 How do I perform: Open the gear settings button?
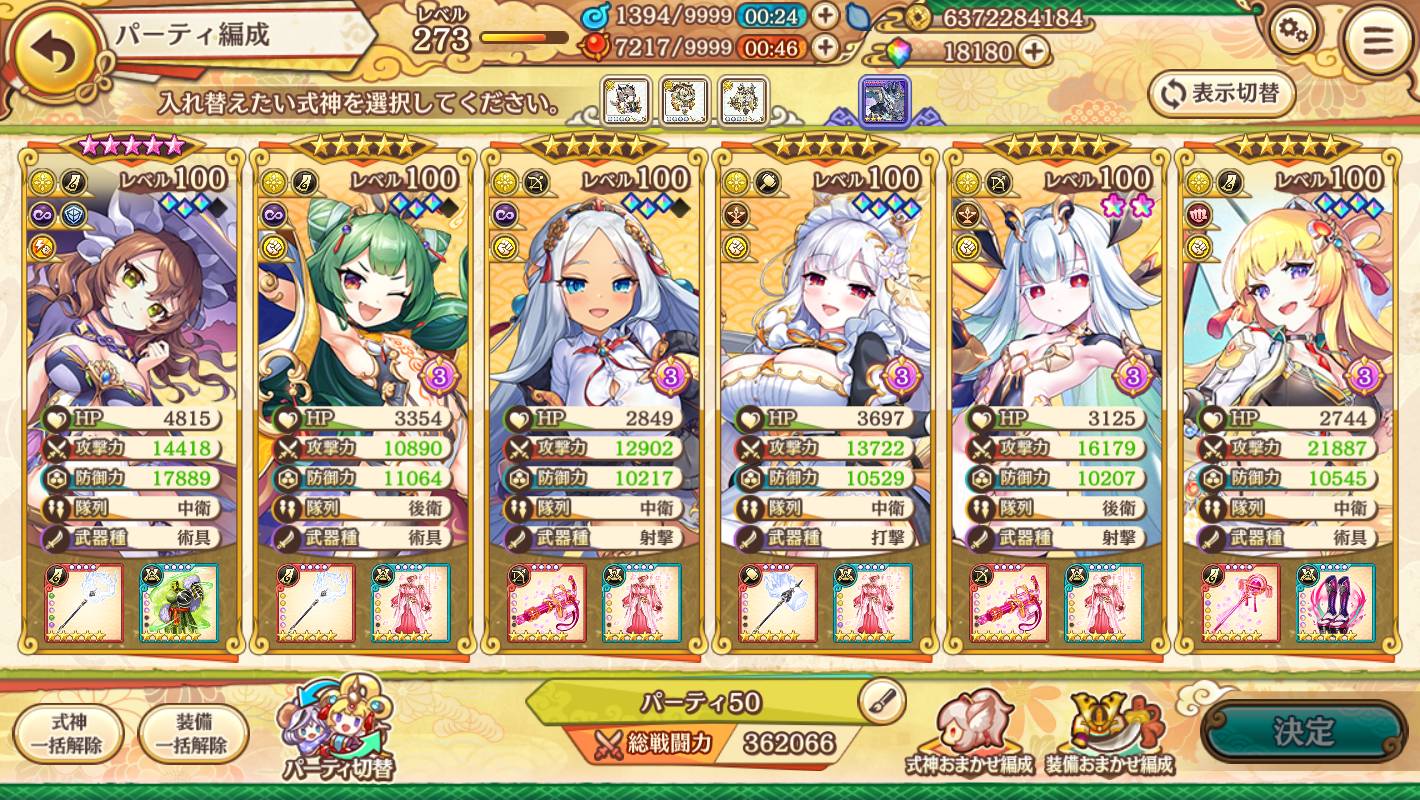click(x=1294, y=34)
